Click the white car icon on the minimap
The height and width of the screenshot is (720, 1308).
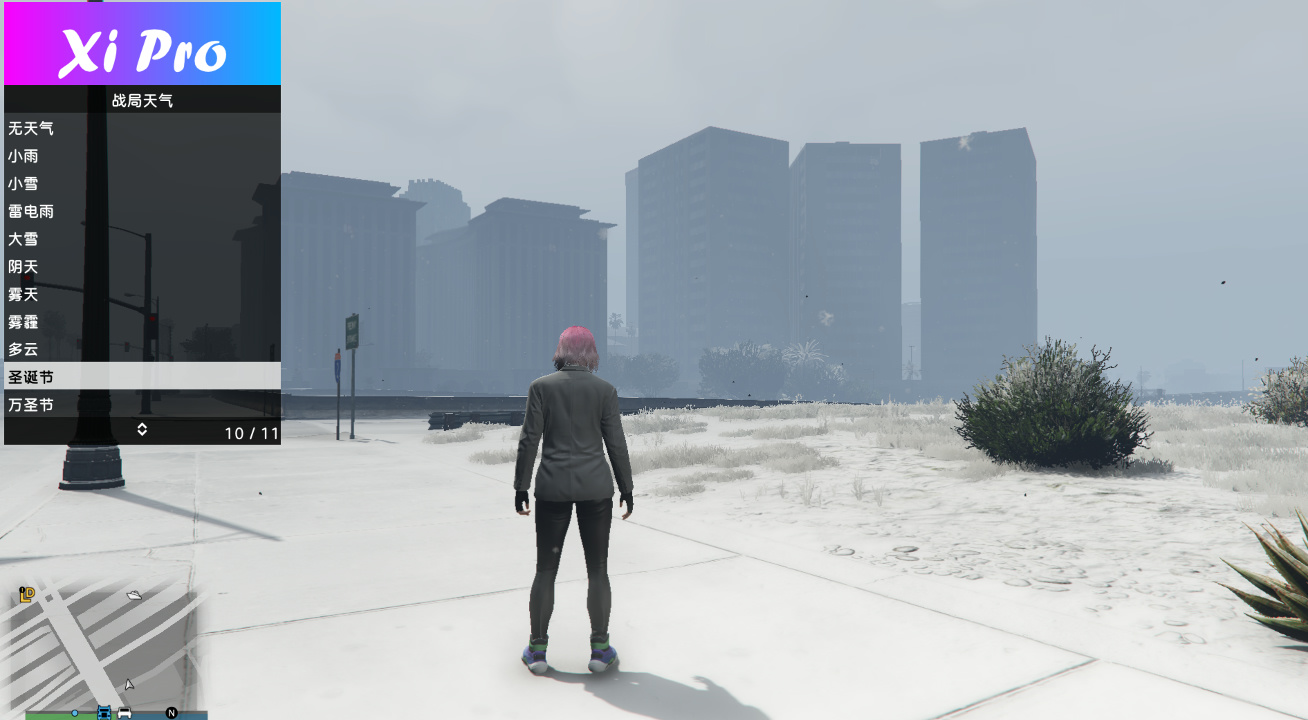123,713
